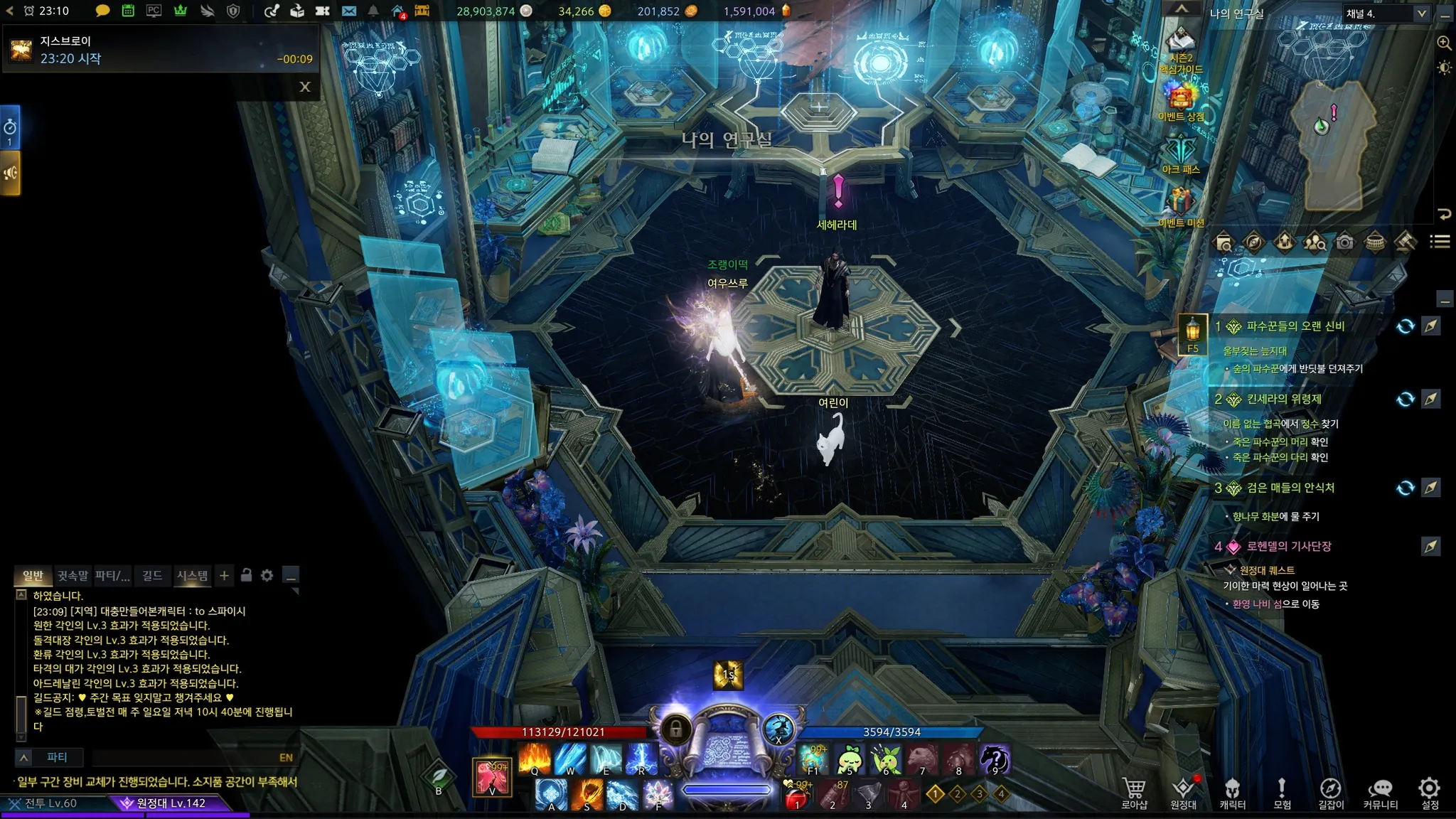Open the 길잡이 guide menu
This screenshot has width=1456, height=819.
(1330, 793)
